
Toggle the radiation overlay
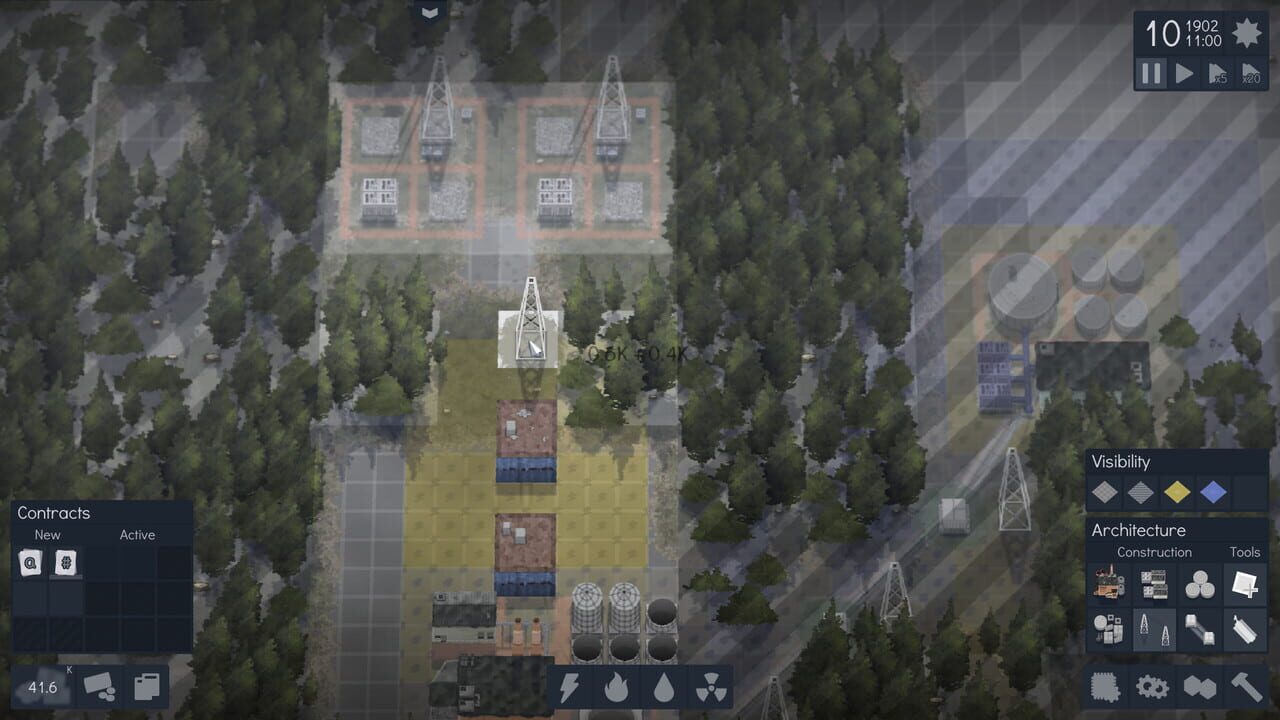click(x=710, y=687)
